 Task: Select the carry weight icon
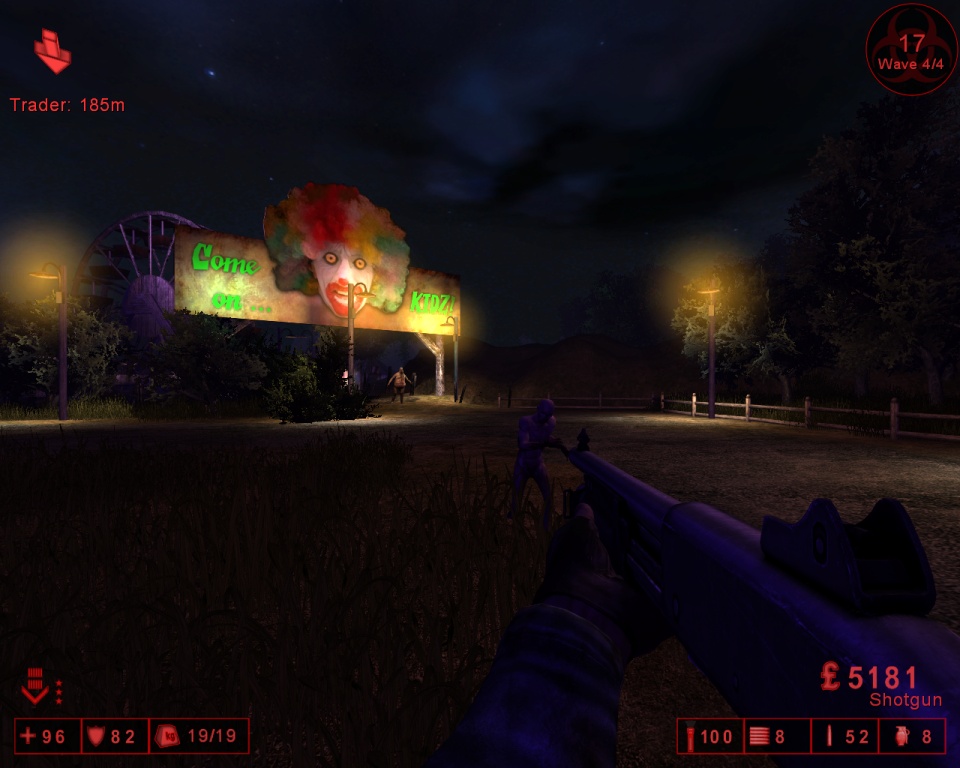click(x=168, y=737)
